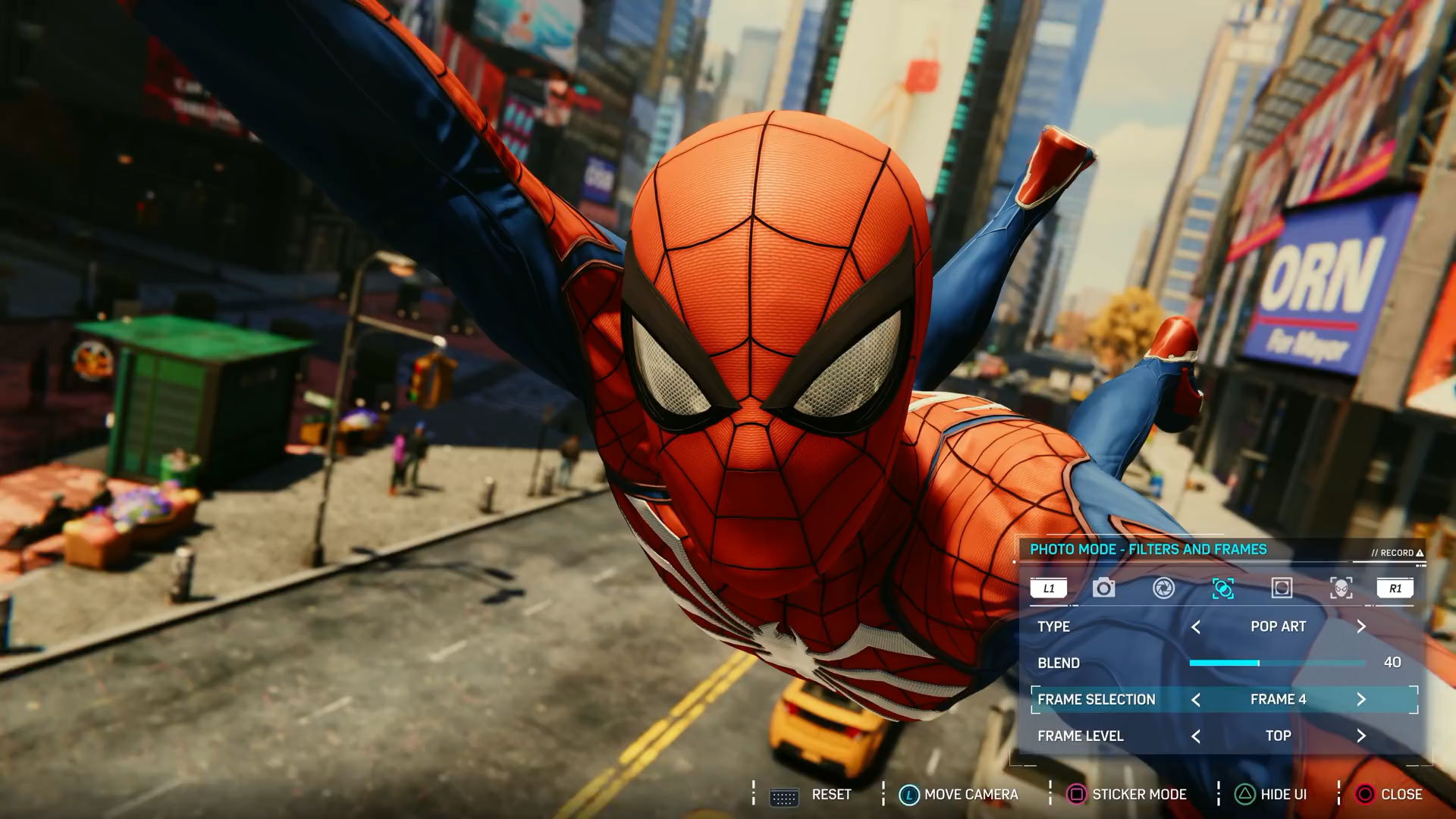Viewport: 1456px width, 819px height.
Task: Click the left arrow next to Top
Action: pyautogui.click(x=1196, y=736)
